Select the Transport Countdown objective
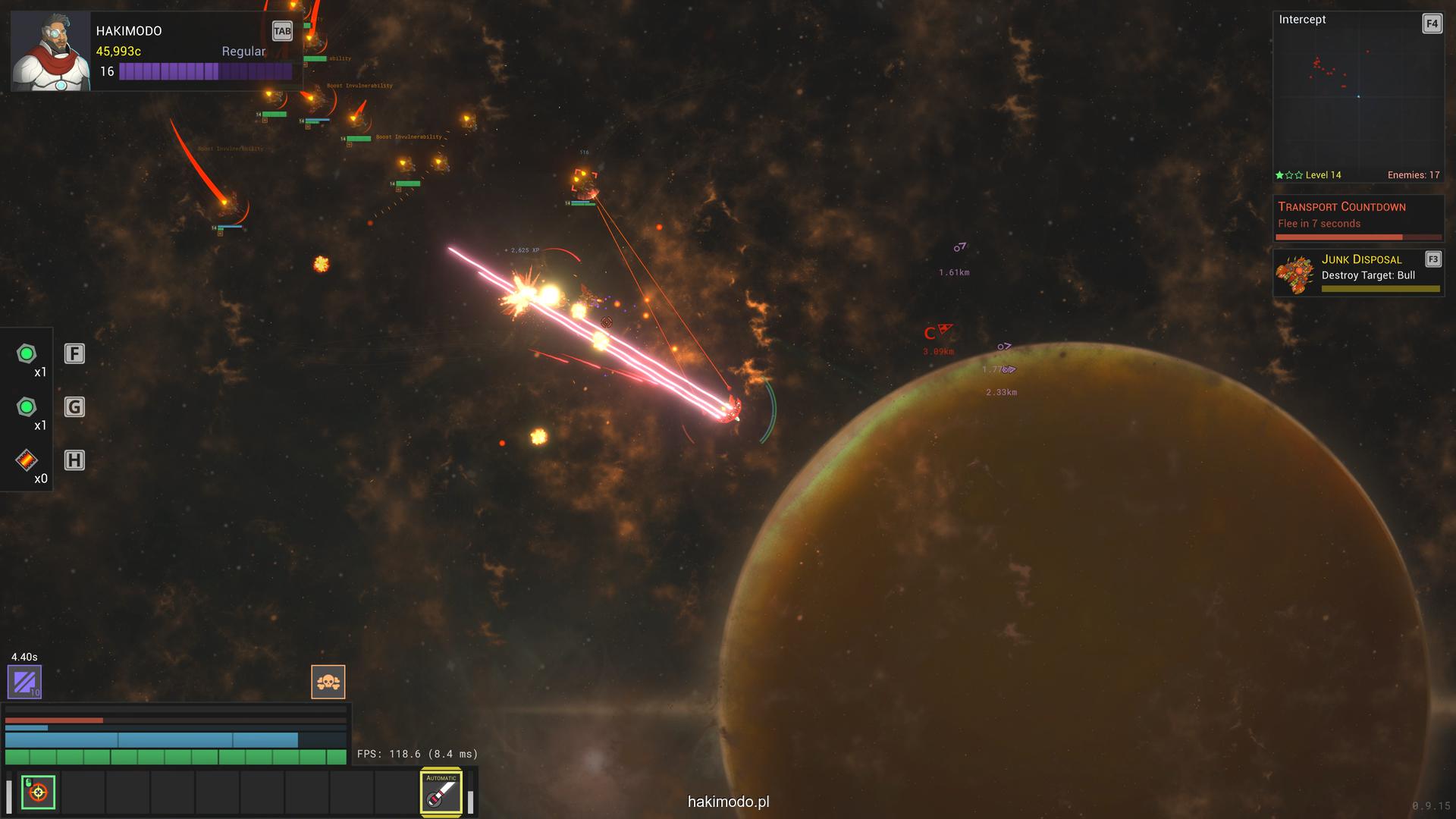Image resolution: width=1456 pixels, height=819 pixels. (x=1357, y=217)
